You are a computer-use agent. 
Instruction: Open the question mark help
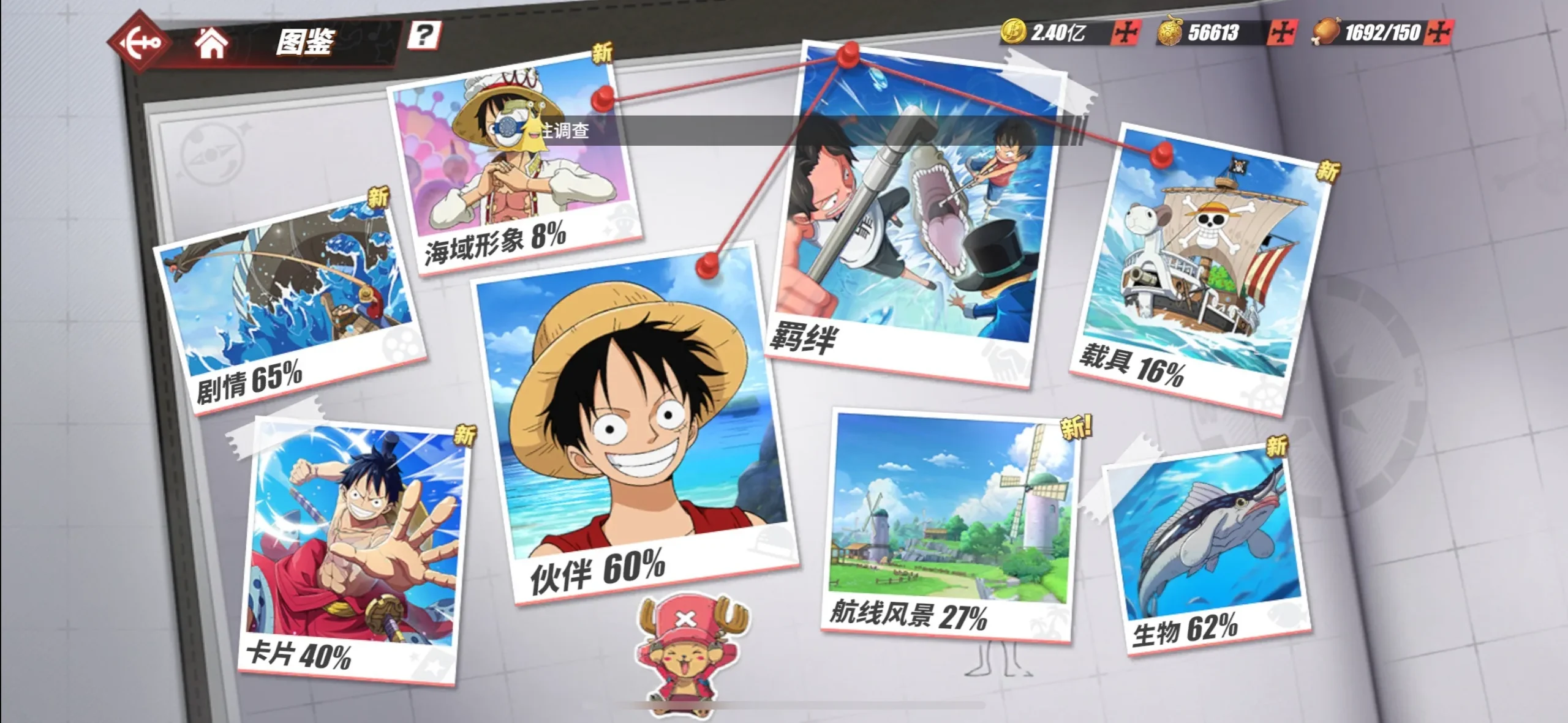[x=424, y=36]
